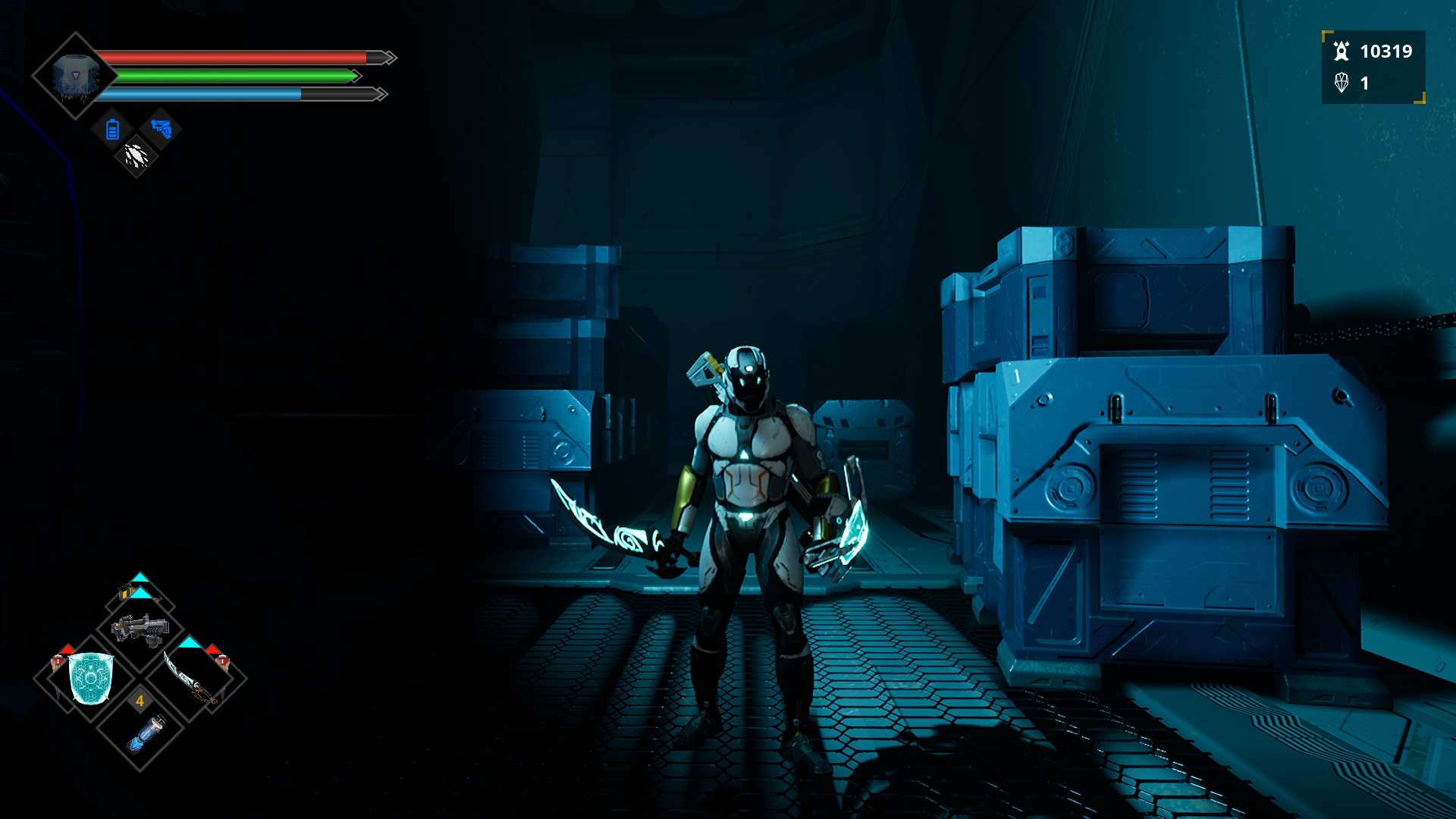Image resolution: width=1456 pixels, height=819 pixels.
Task: Select the rifle weapon slot
Action: (x=140, y=629)
